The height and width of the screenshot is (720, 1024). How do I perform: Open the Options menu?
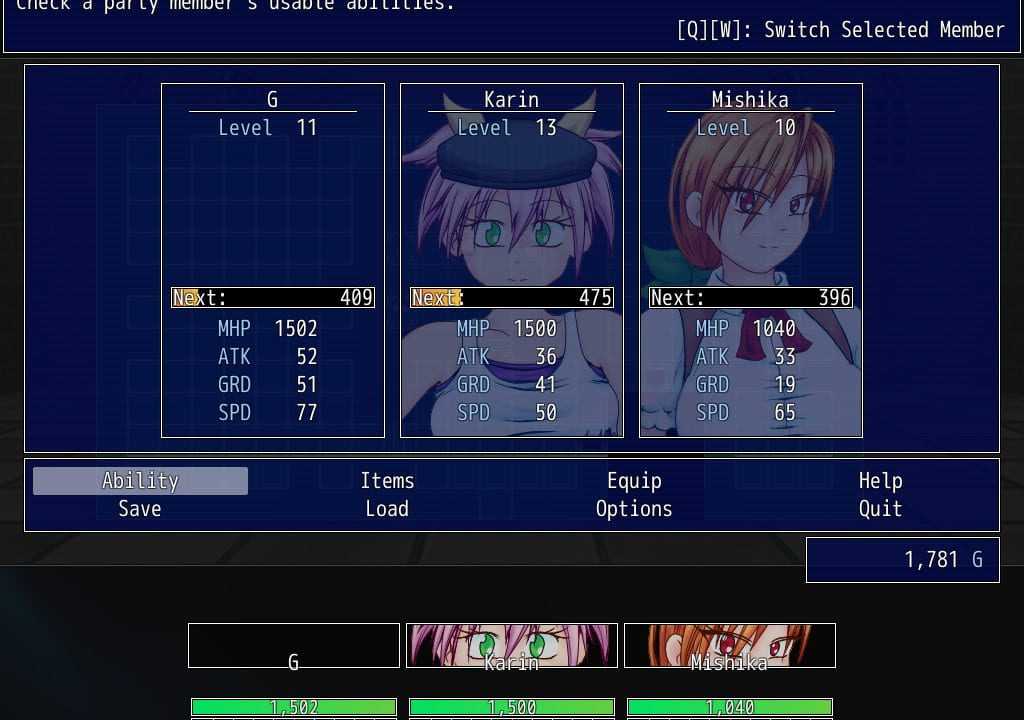point(634,509)
